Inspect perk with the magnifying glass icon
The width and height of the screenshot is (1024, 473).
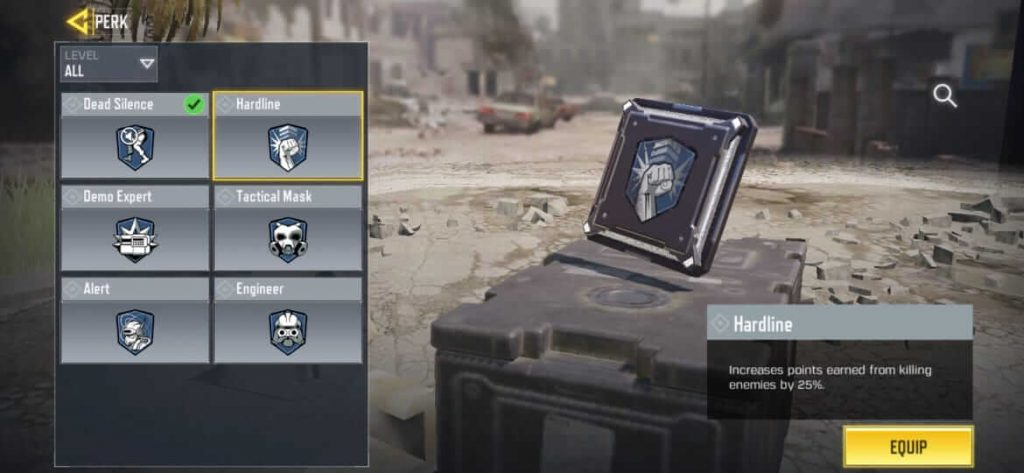click(944, 96)
